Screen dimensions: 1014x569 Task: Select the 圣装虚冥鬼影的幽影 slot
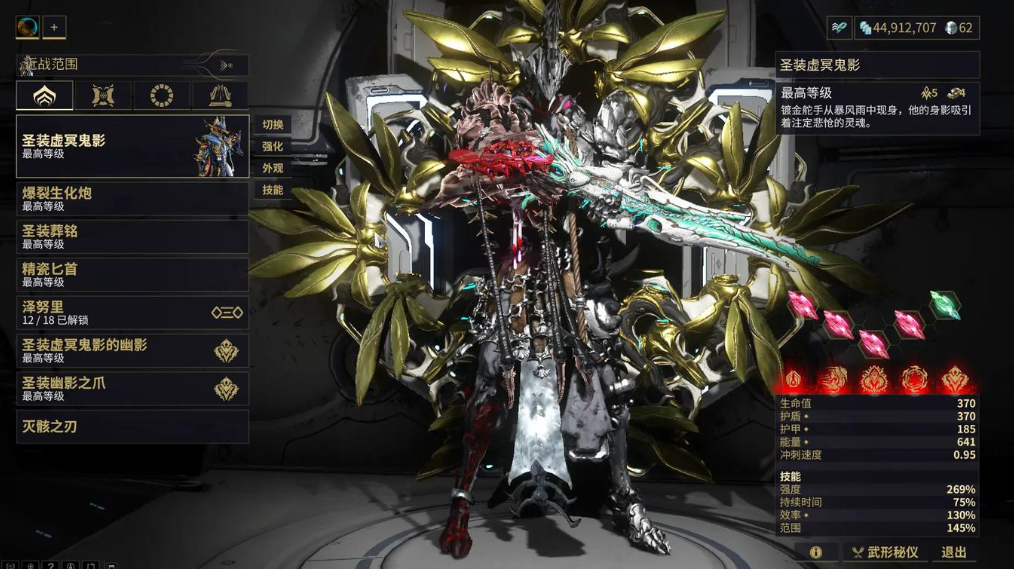click(x=132, y=350)
